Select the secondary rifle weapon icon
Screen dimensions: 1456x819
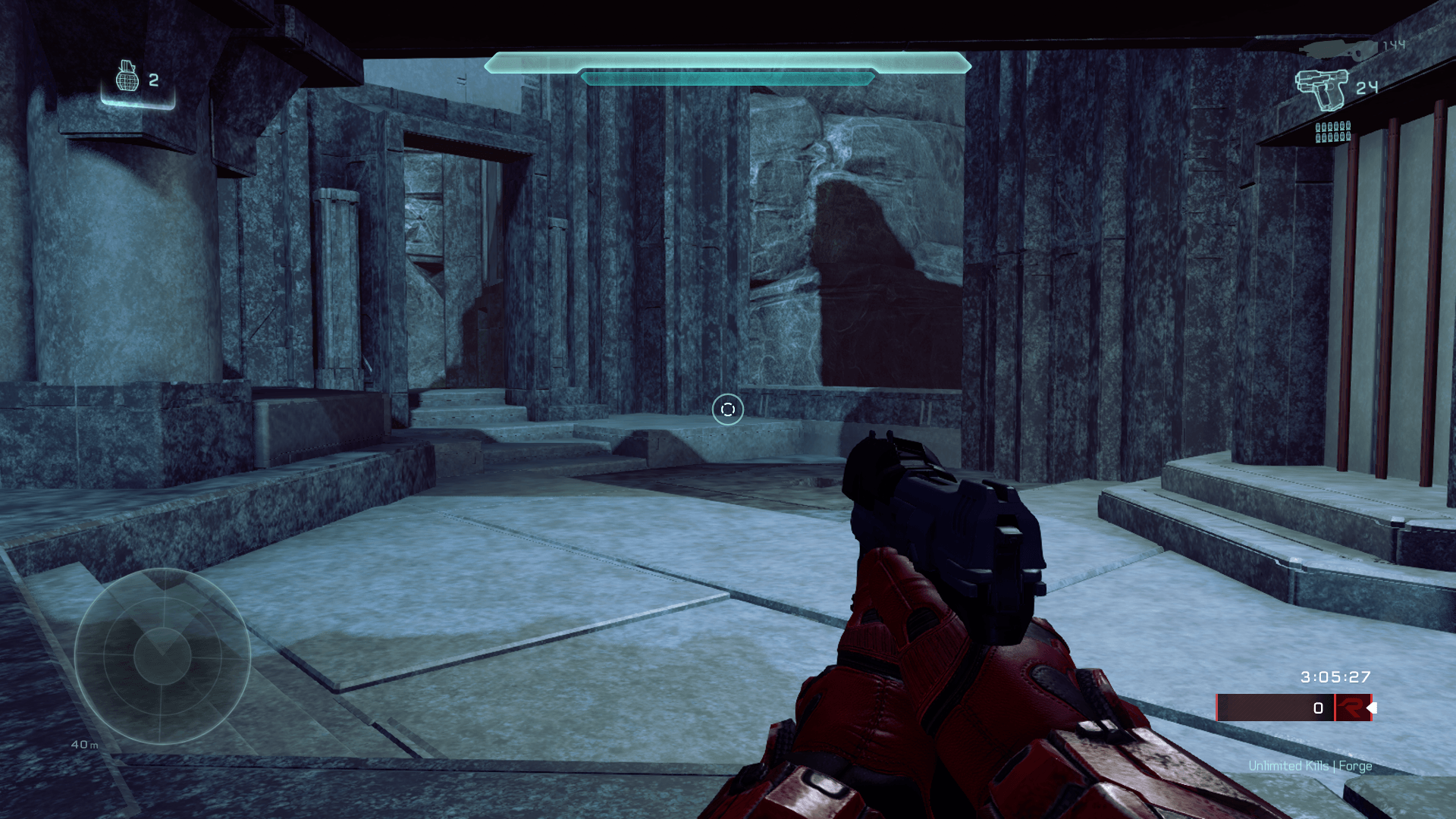click(1338, 49)
